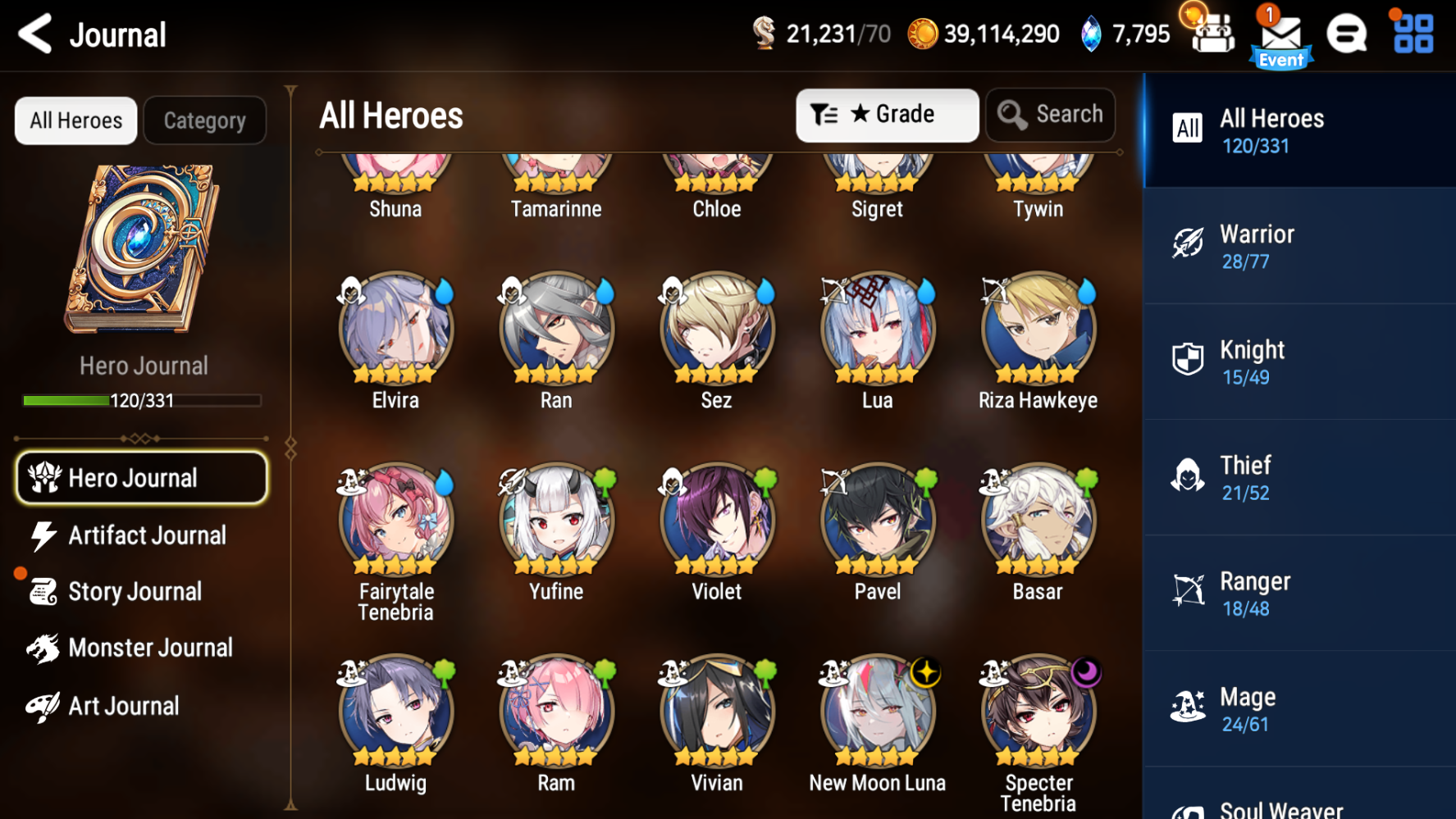
Task: Select the Warrior class filter
Action: tap(1299, 245)
